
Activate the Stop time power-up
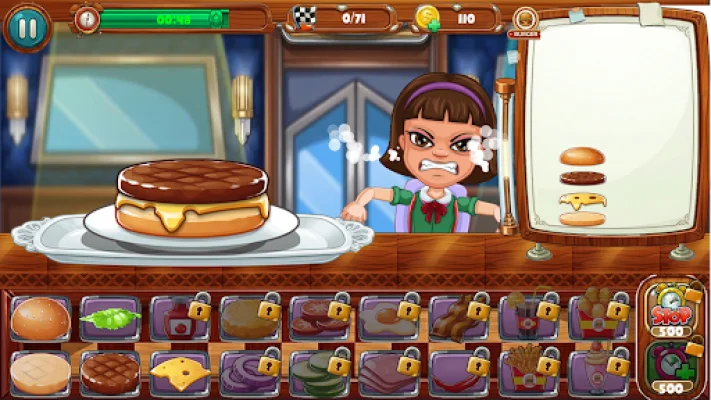tap(672, 311)
